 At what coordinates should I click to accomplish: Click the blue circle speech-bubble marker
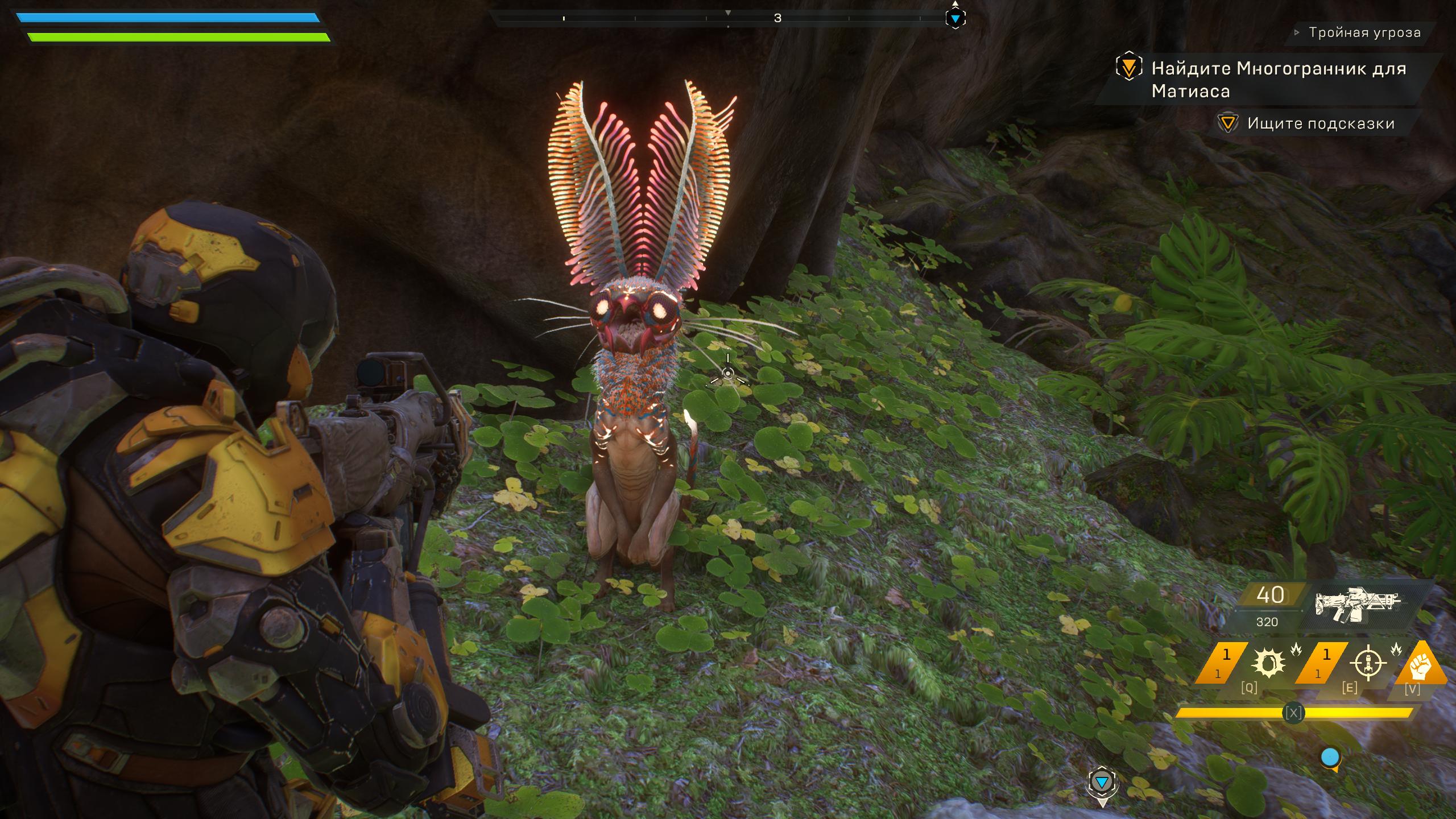point(1330,758)
